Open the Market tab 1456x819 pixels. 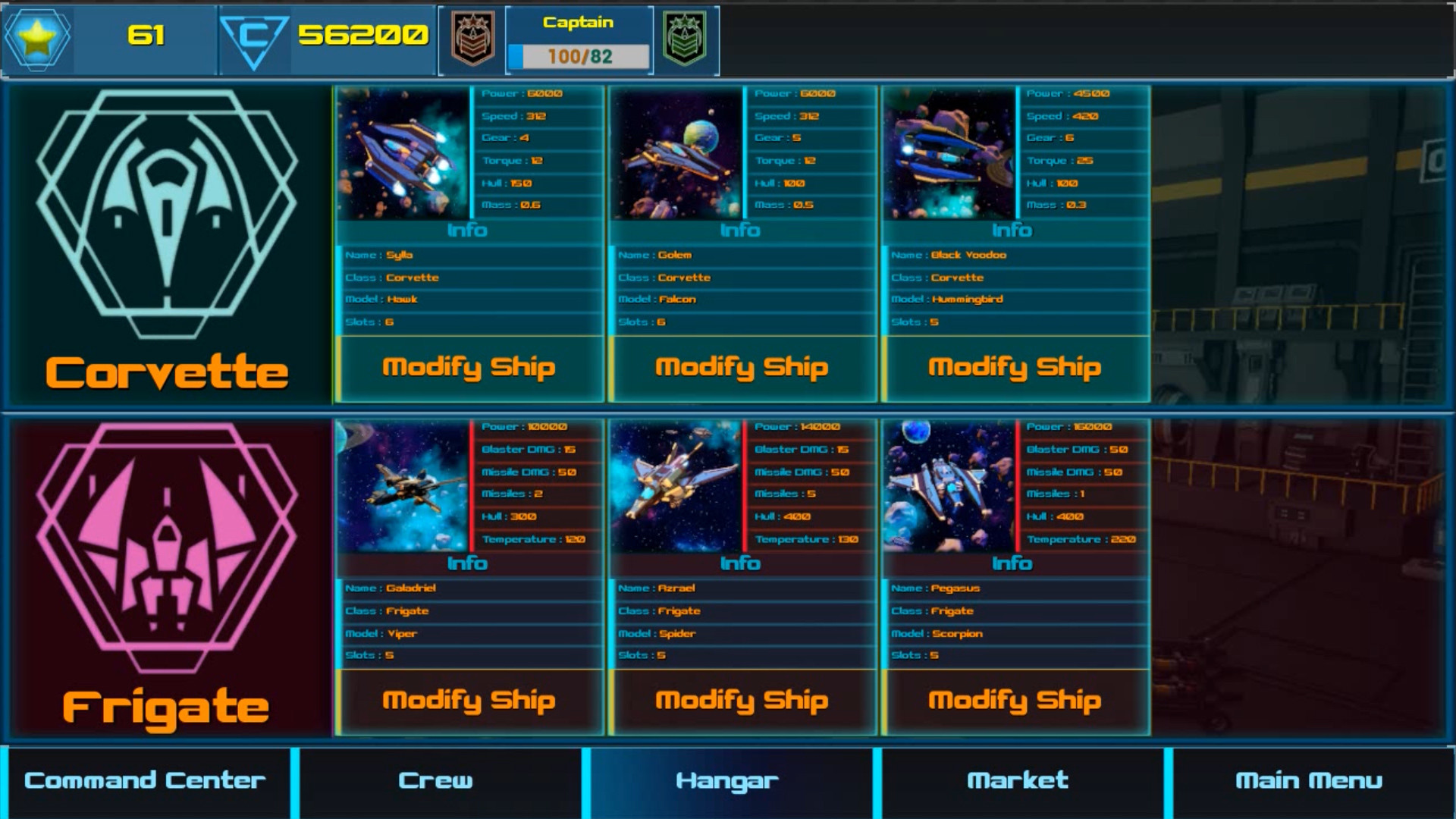1018,780
